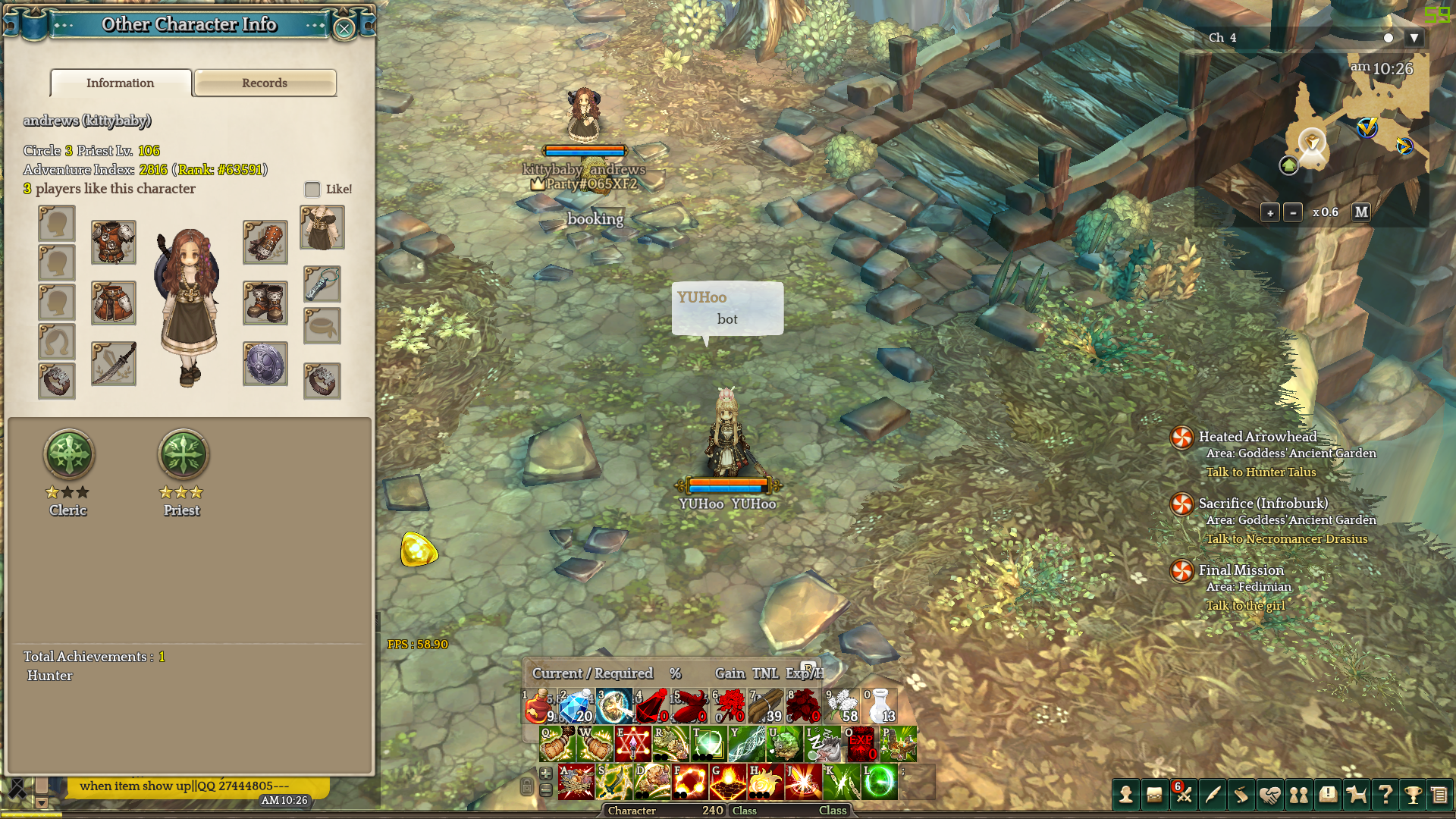
Task: Select the brown boots equipment slot
Action: pyautogui.click(x=265, y=303)
